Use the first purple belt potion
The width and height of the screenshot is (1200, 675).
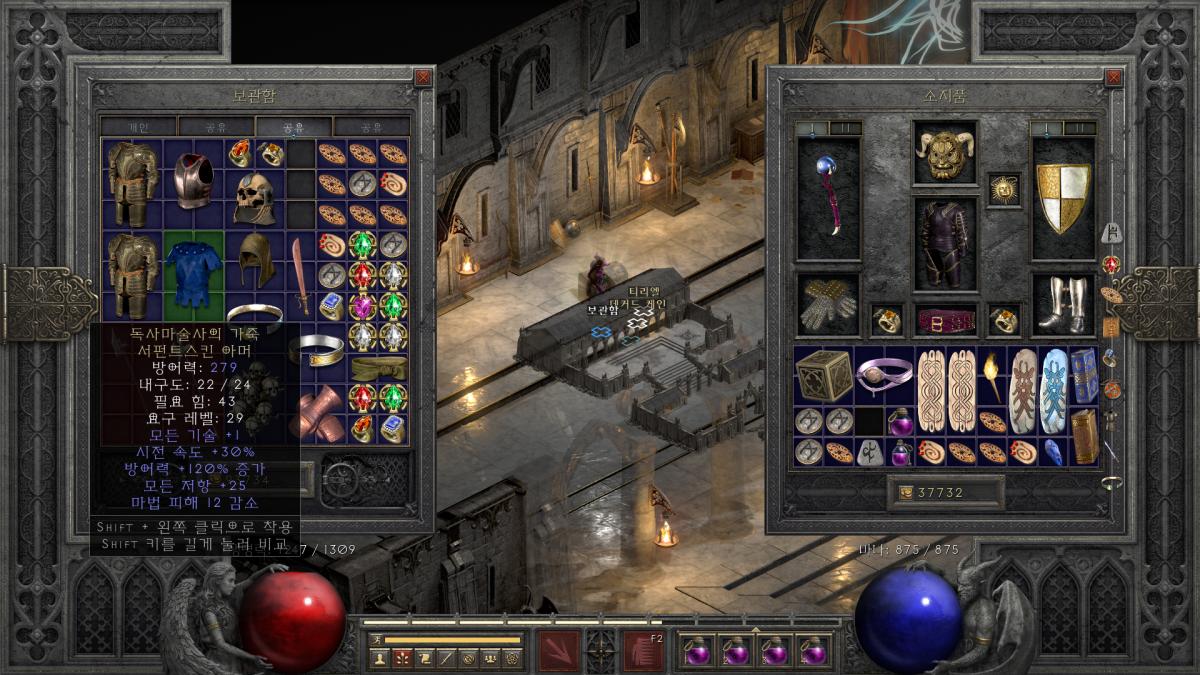tap(697, 652)
